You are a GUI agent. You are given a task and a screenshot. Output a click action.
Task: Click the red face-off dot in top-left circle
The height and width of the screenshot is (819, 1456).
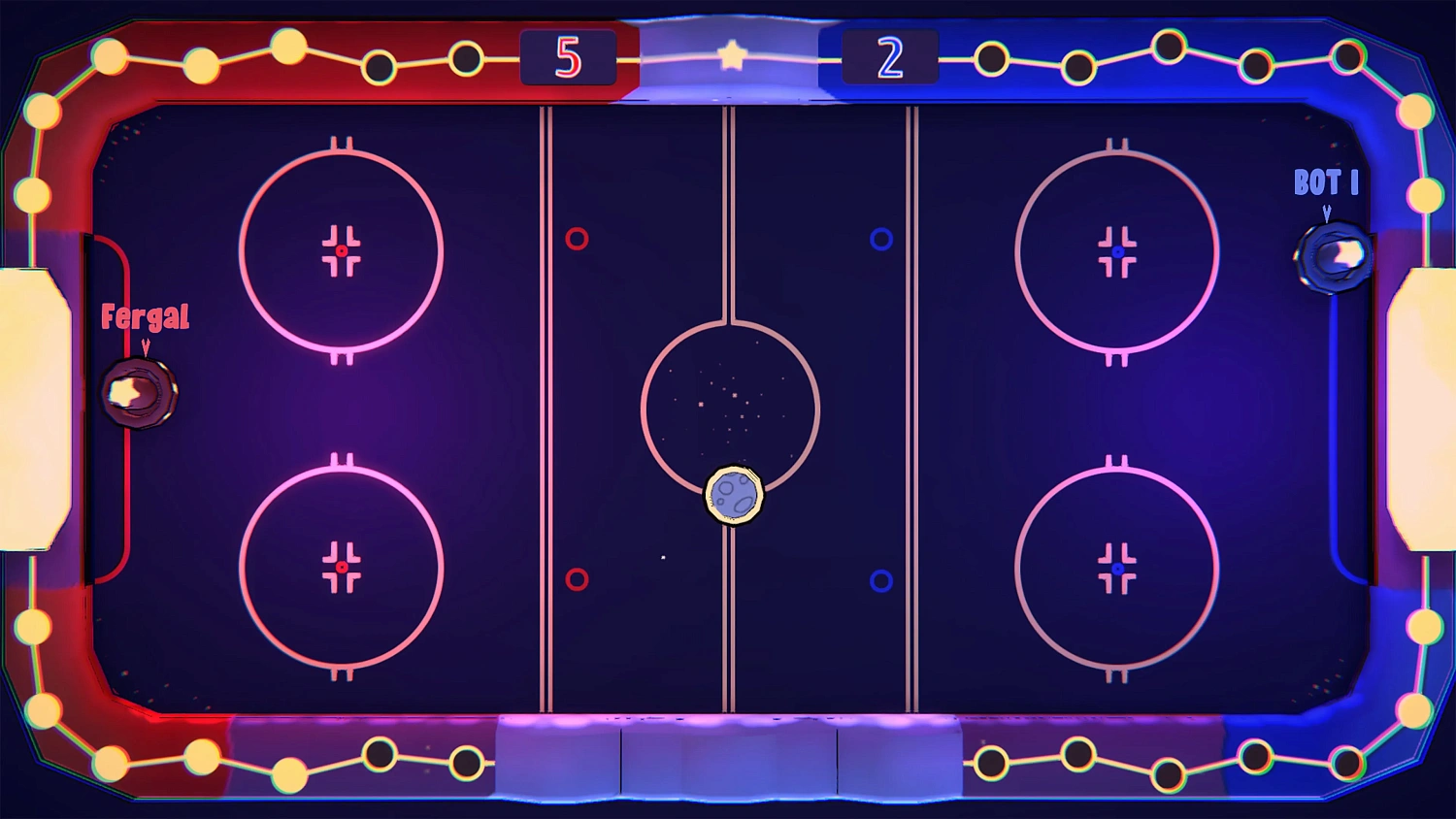click(342, 249)
